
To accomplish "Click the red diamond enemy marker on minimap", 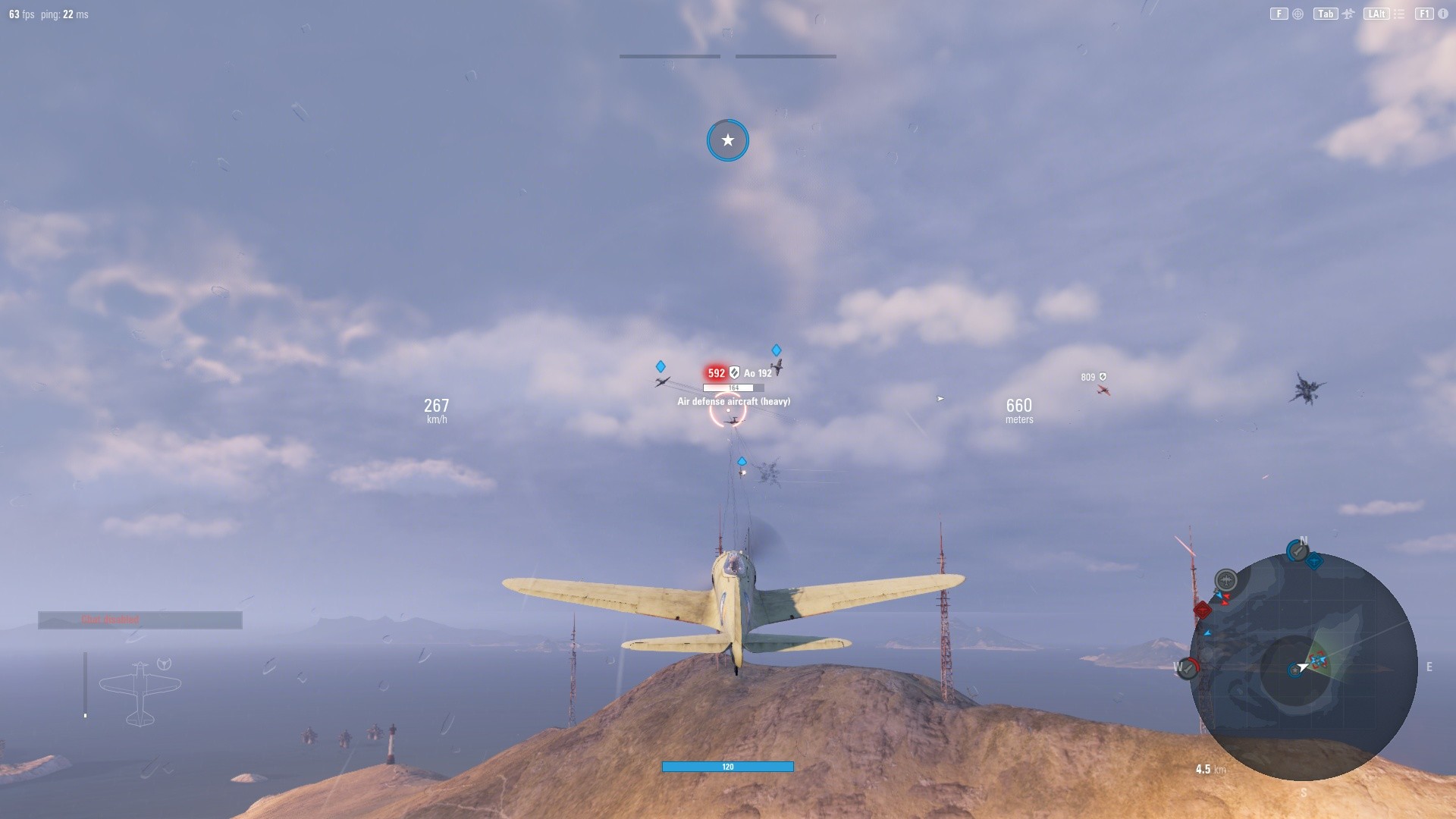I will 1202,610.
